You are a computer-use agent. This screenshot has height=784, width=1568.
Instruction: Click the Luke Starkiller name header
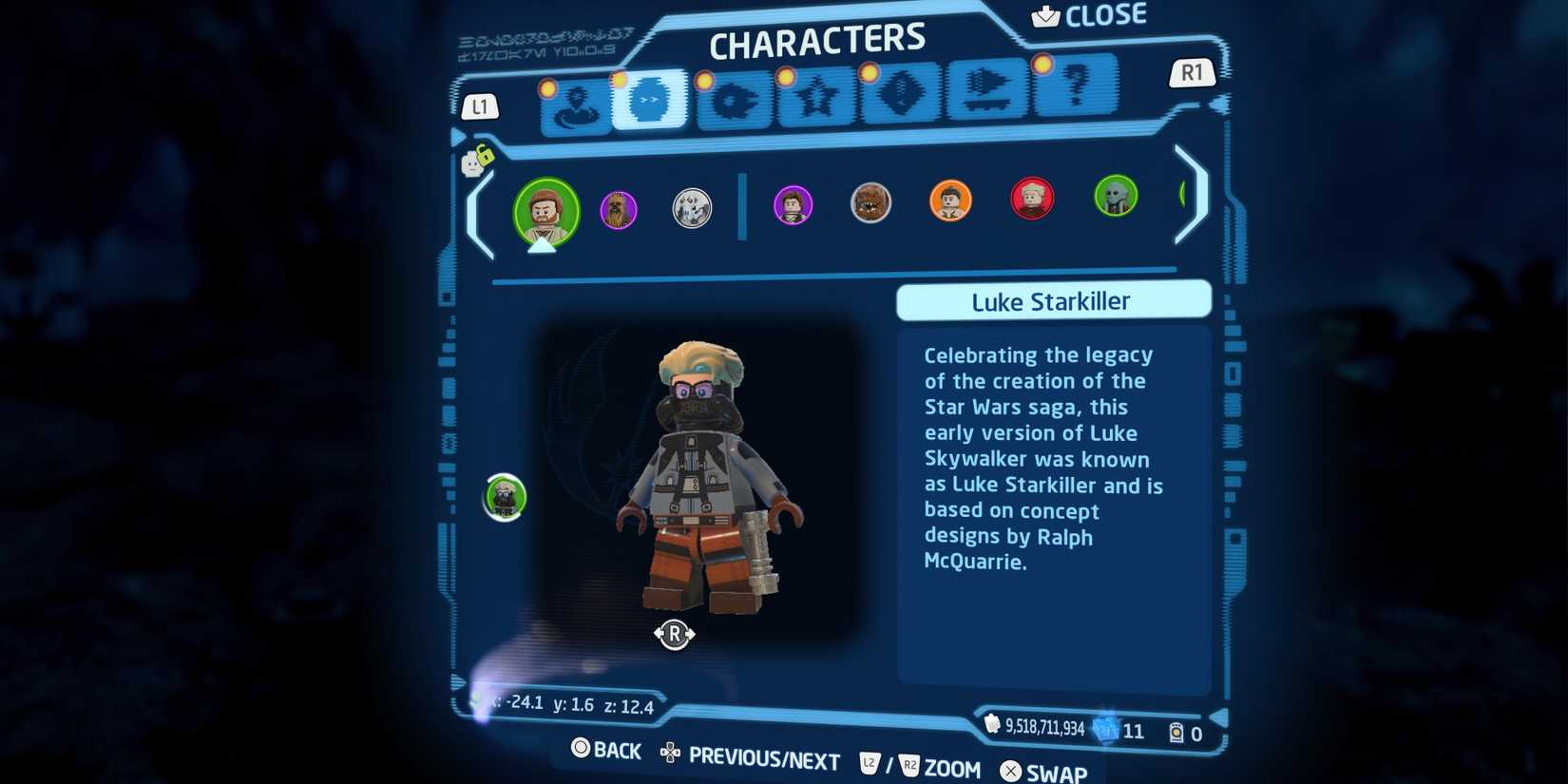coord(1052,301)
